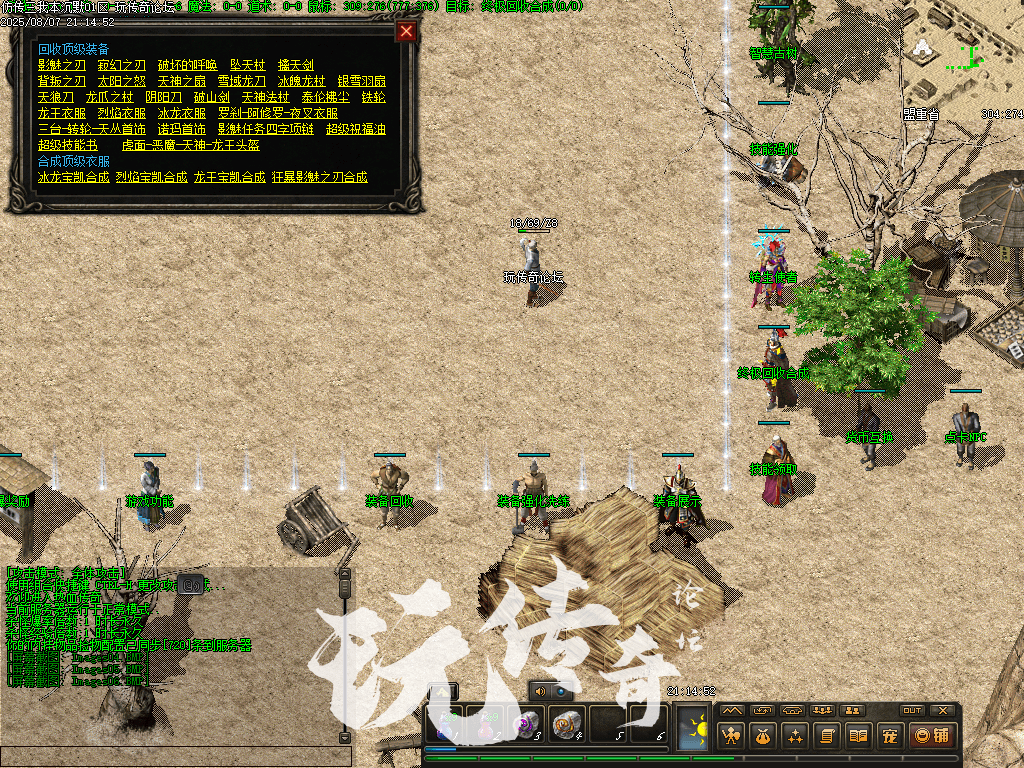Image resolution: width=1024 pixels, height=768 pixels.
Task: Use the orange spiral scroll in slot 4
Action: (566, 722)
